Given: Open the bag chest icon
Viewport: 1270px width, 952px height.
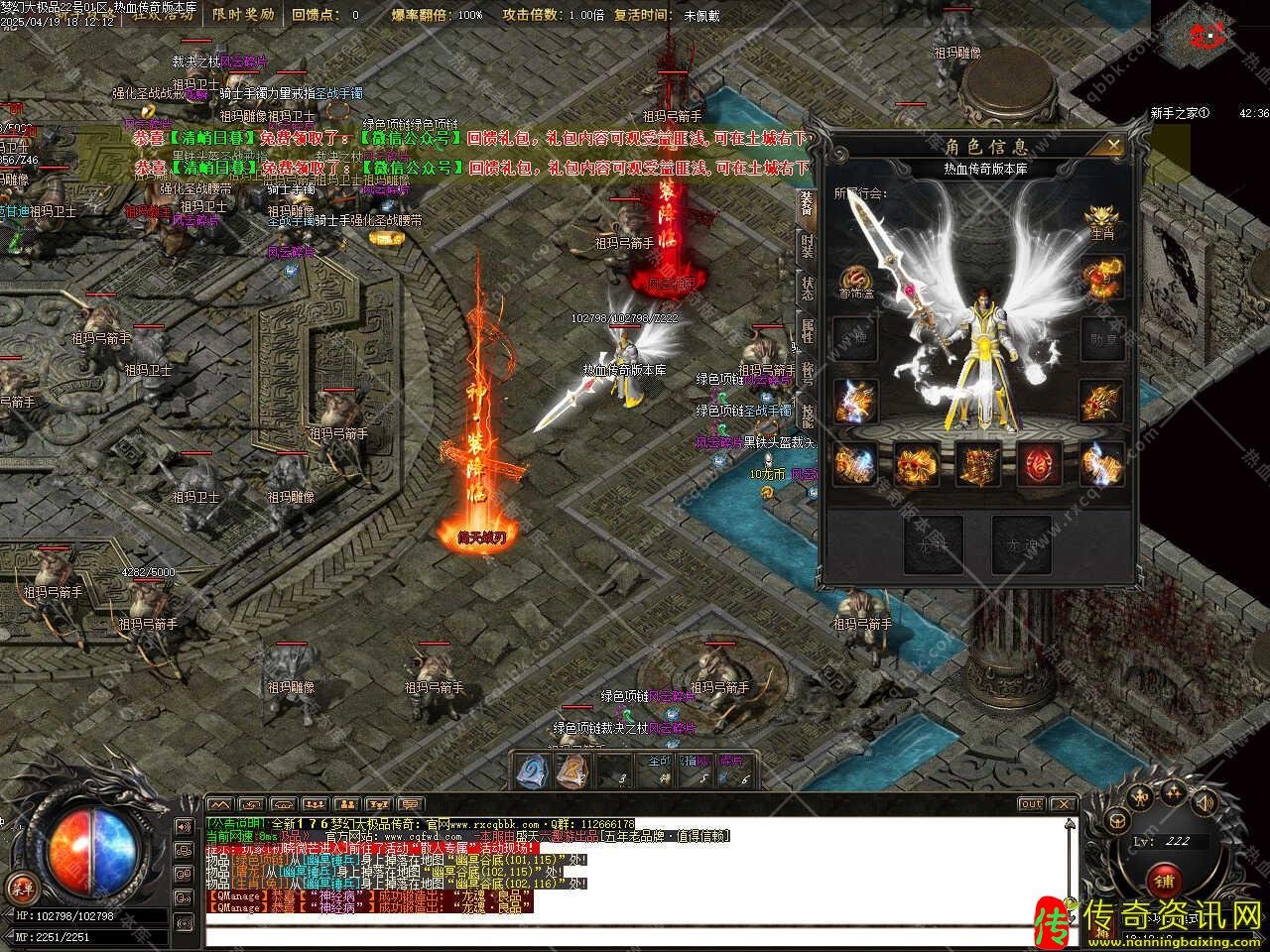Looking at the screenshot, I should click(x=1117, y=820).
